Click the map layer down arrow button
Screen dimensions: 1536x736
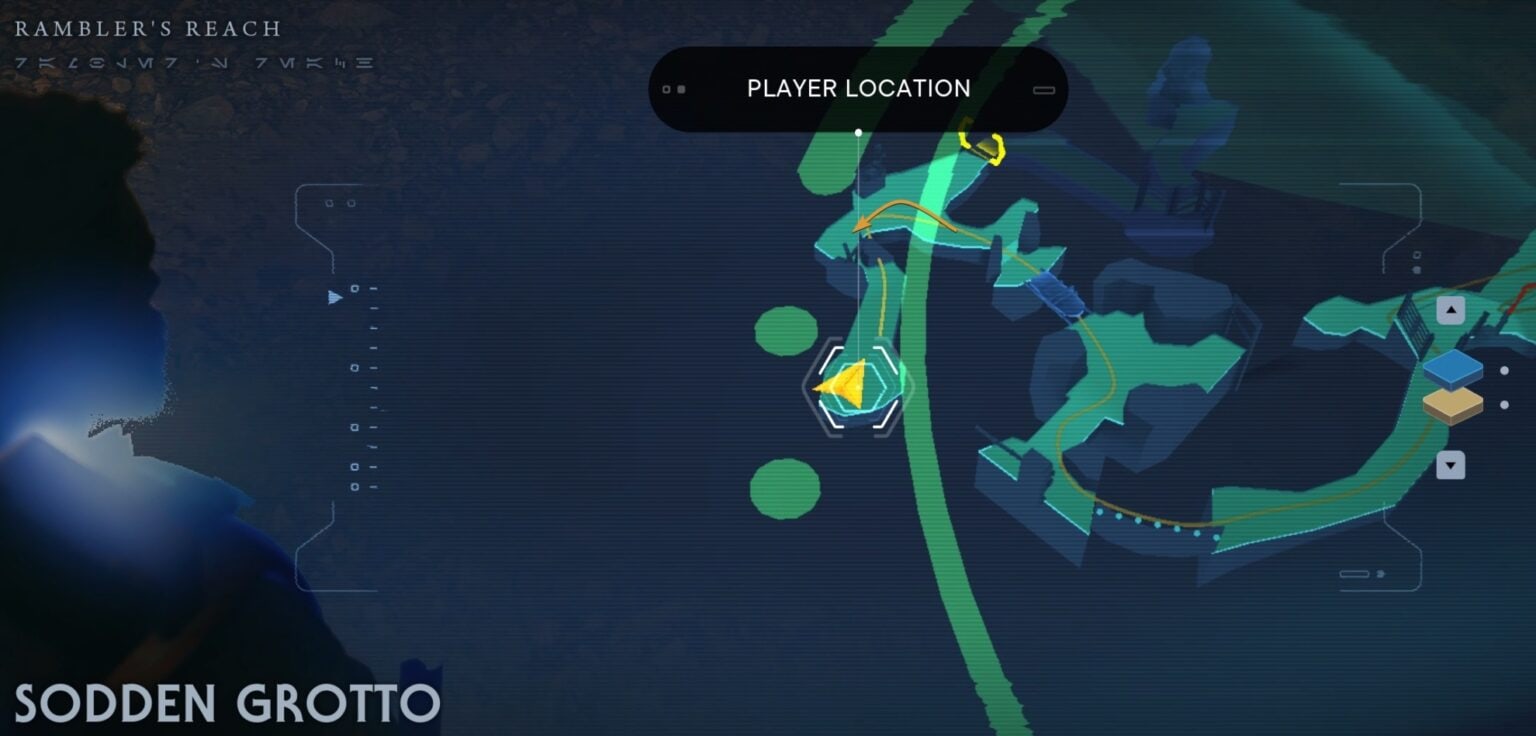(x=1450, y=465)
